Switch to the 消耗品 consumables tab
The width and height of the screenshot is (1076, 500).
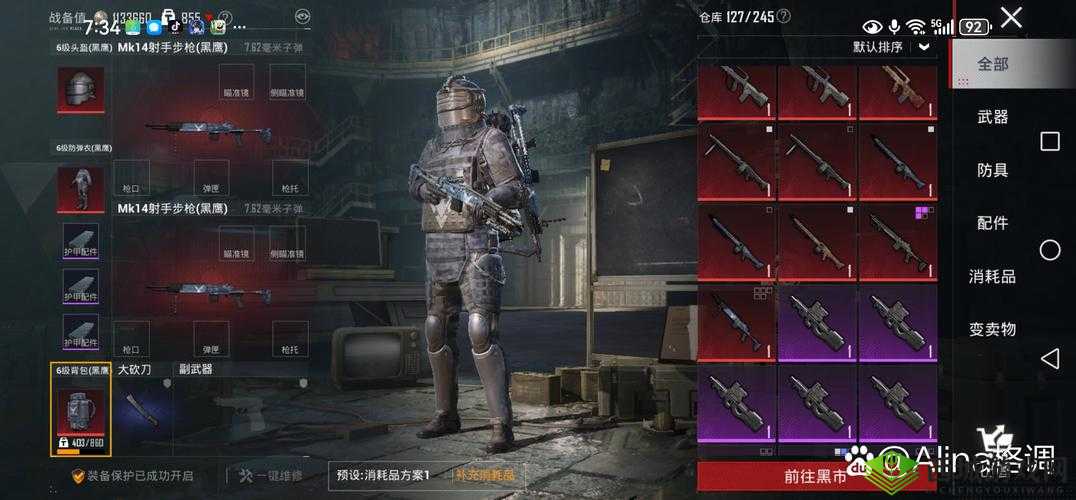(x=993, y=276)
